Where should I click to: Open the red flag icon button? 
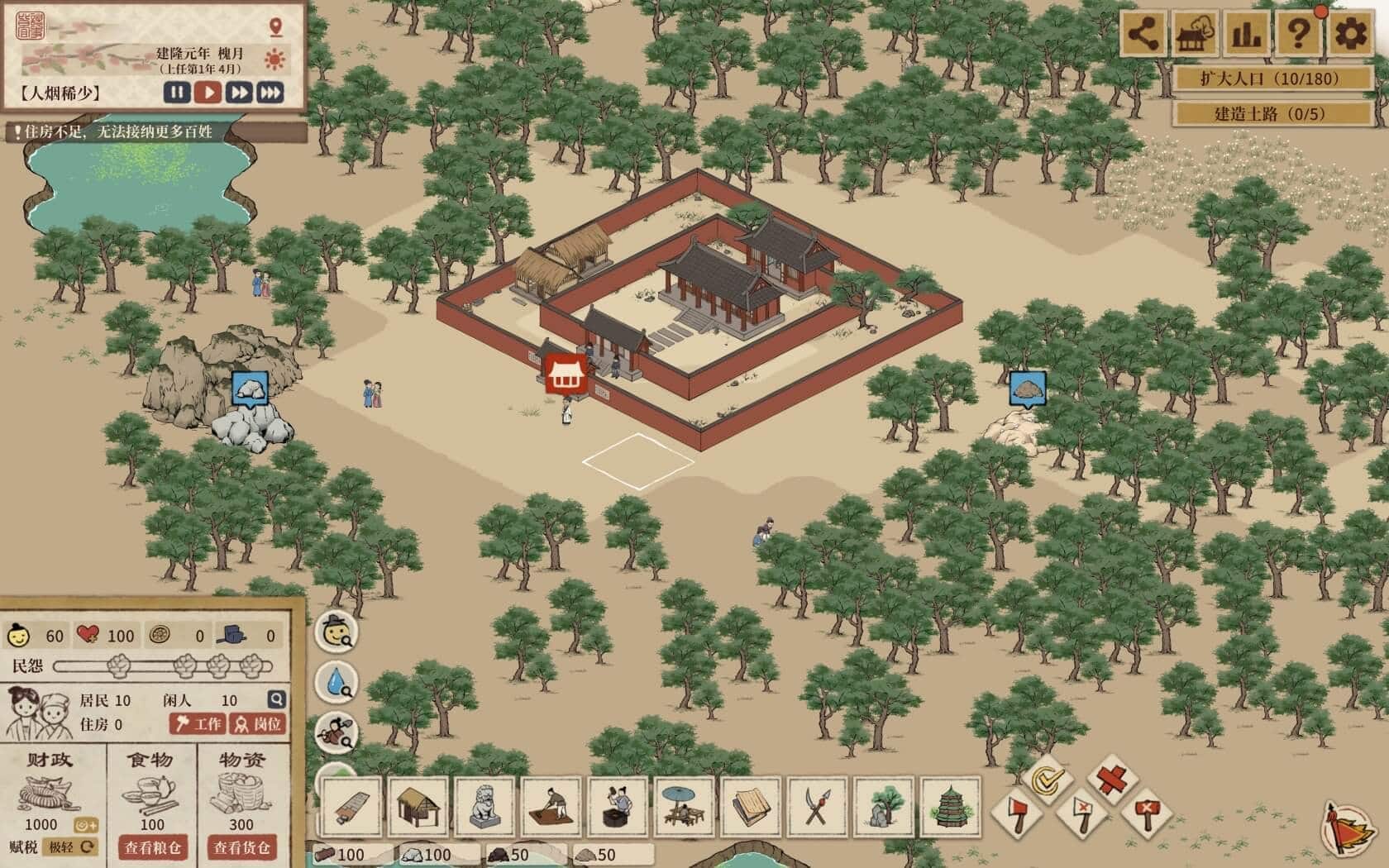pos(1346,827)
